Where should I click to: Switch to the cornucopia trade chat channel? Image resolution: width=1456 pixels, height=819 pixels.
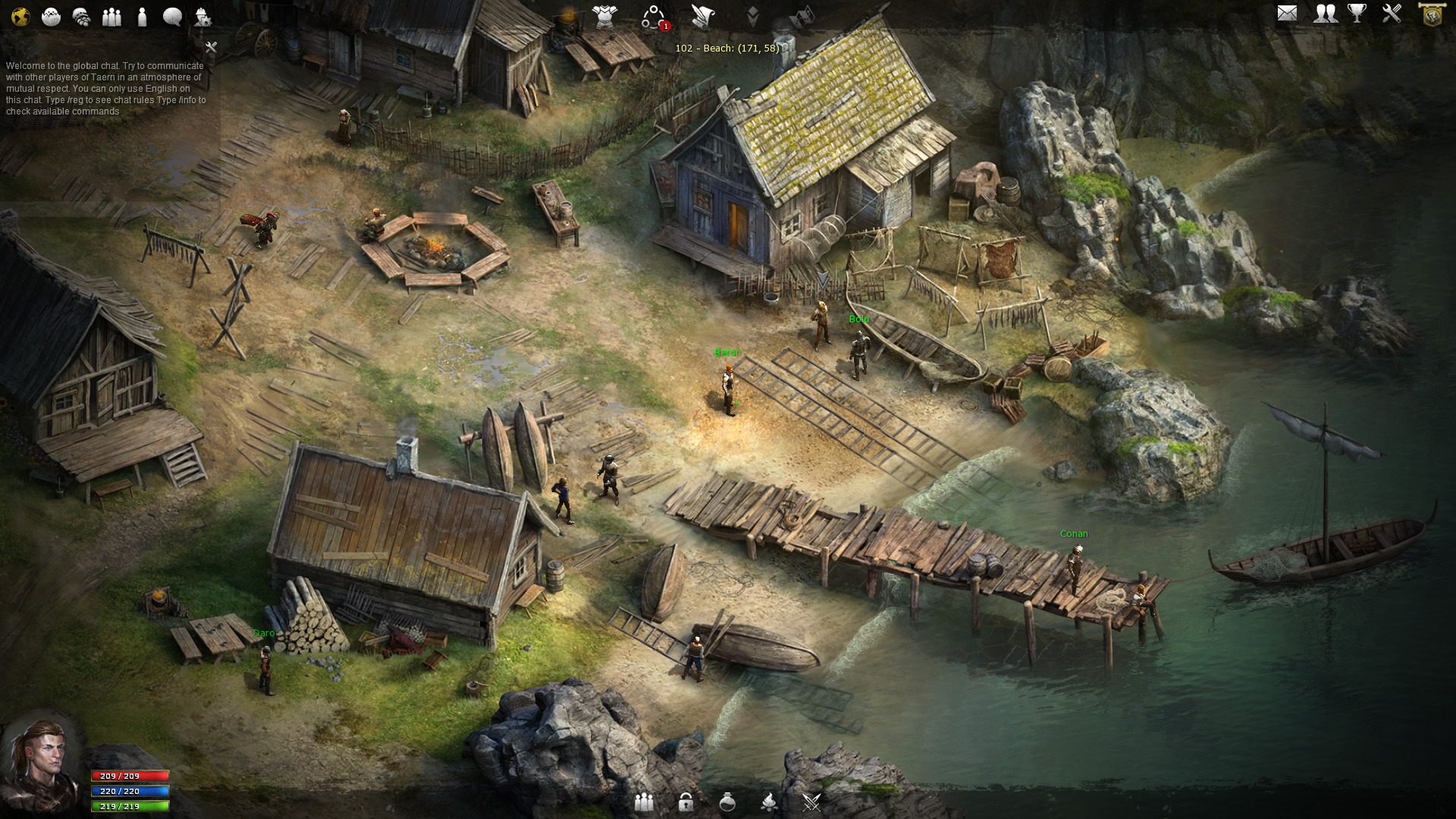pyautogui.click(x=81, y=16)
